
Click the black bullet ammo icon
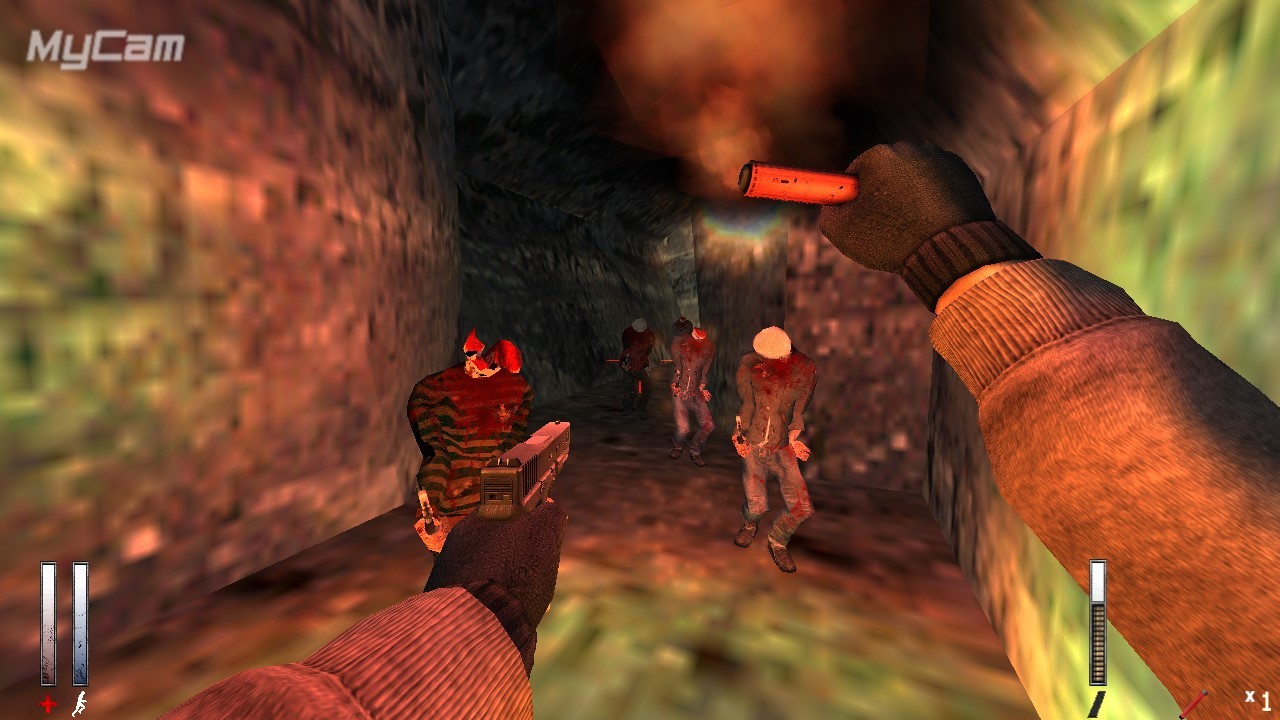click(1096, 704)
